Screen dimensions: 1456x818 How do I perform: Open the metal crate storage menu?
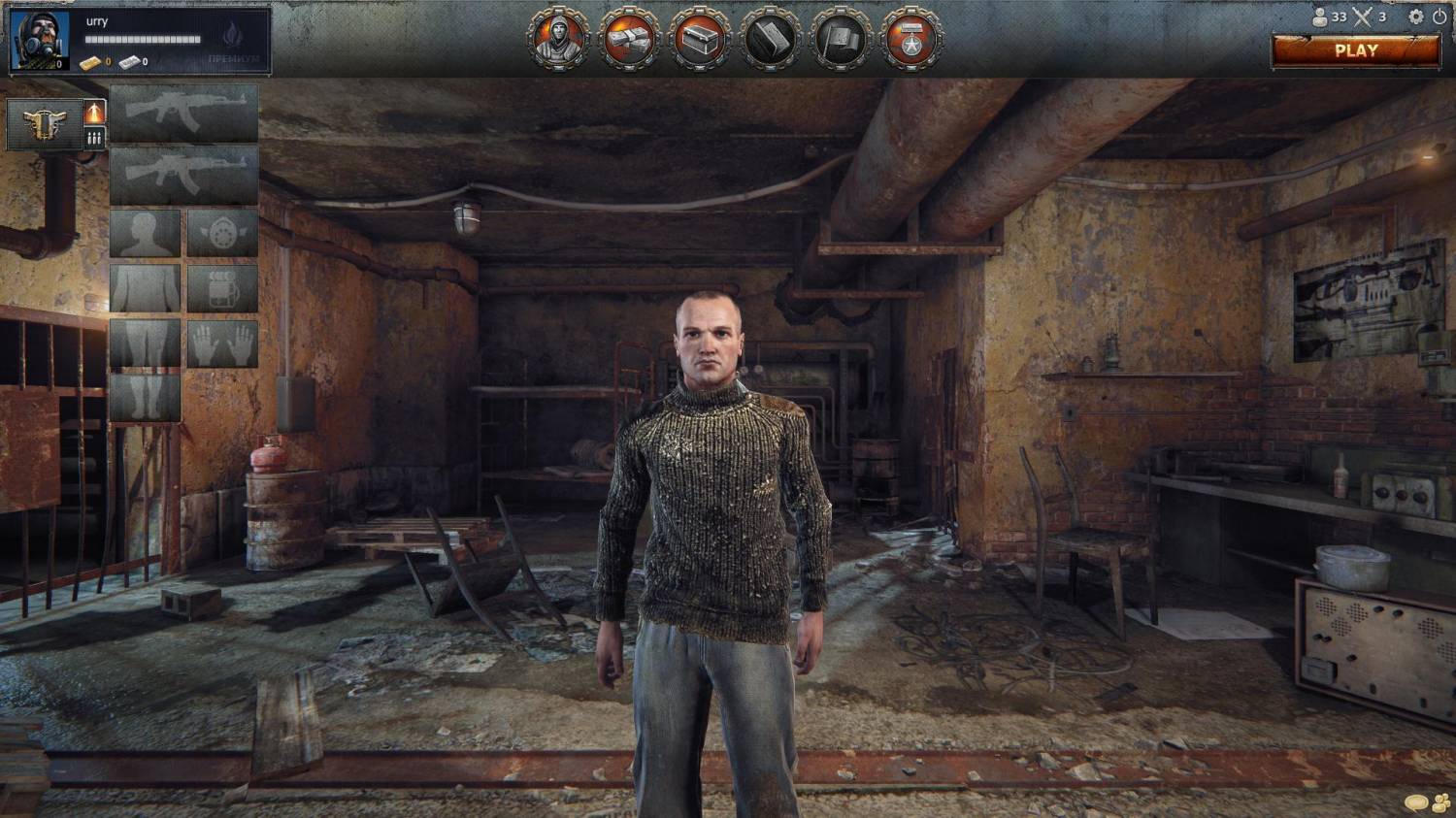coord(700,39)
